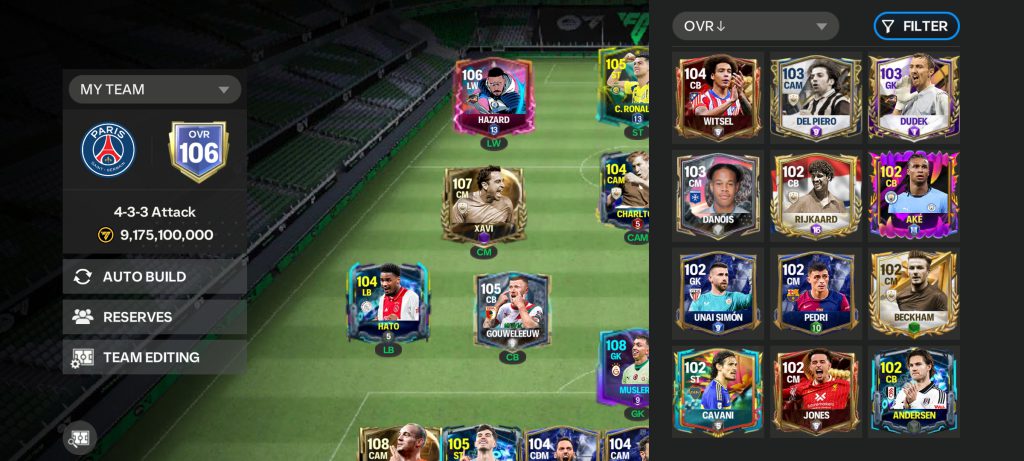Image resolution: width=1024 pixels, height=461 pixels.
Task: Select the Cavani striker card
Action: point(718,390)
